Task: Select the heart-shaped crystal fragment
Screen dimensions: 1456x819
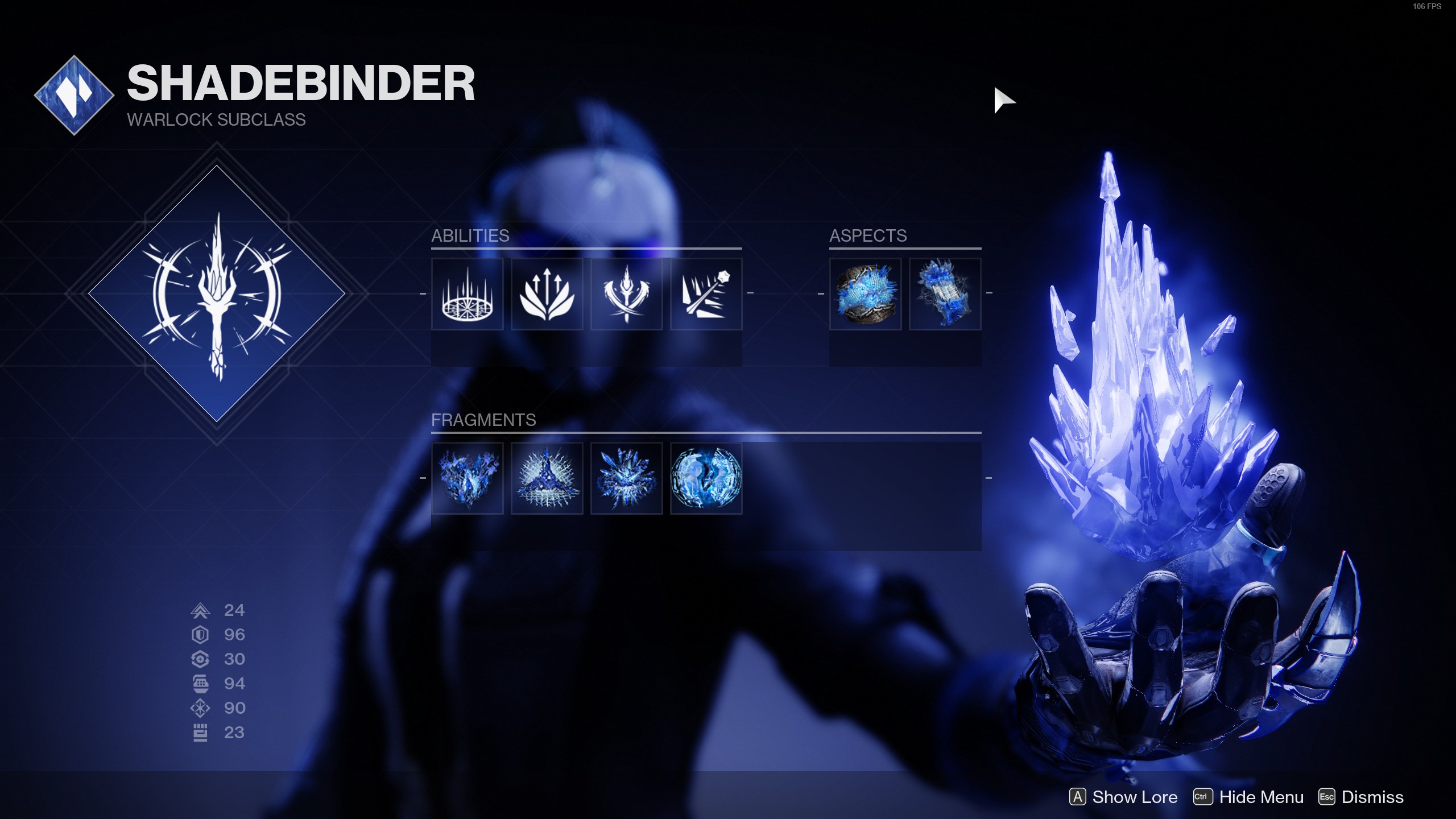Action: coord(467,478)
